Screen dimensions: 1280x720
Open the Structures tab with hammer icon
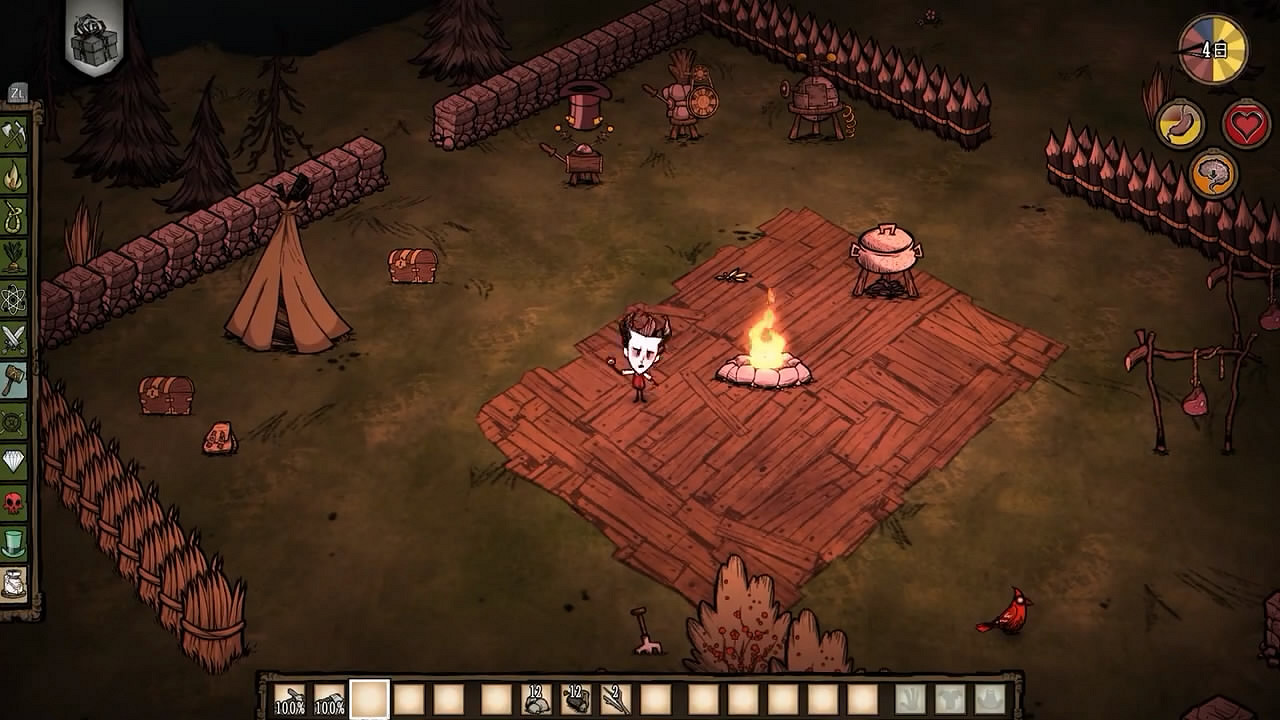(x=13, y=380)
